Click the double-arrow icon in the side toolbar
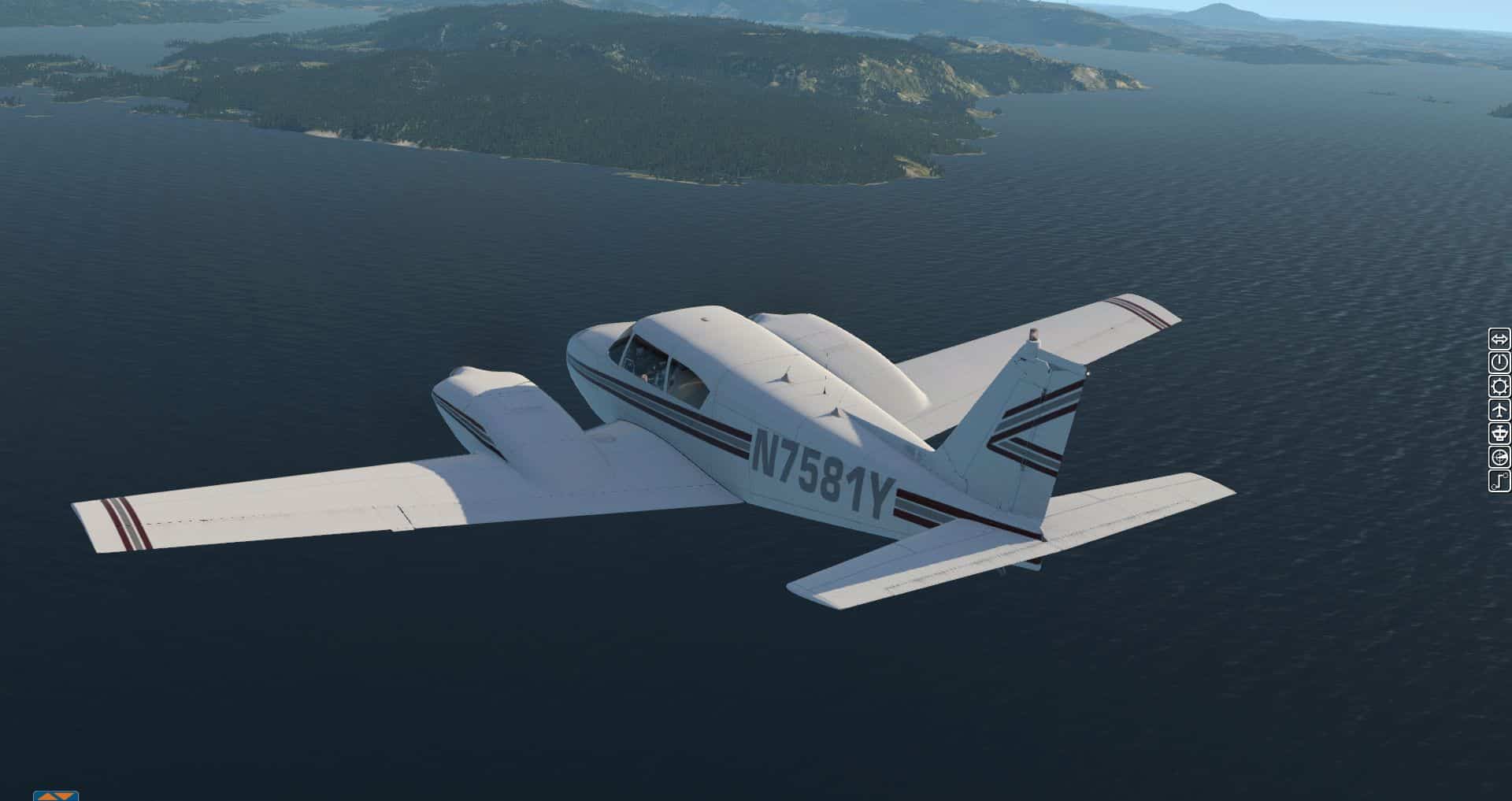The height and width of the screenshot is (801, 1512). tap(1499, 339)
